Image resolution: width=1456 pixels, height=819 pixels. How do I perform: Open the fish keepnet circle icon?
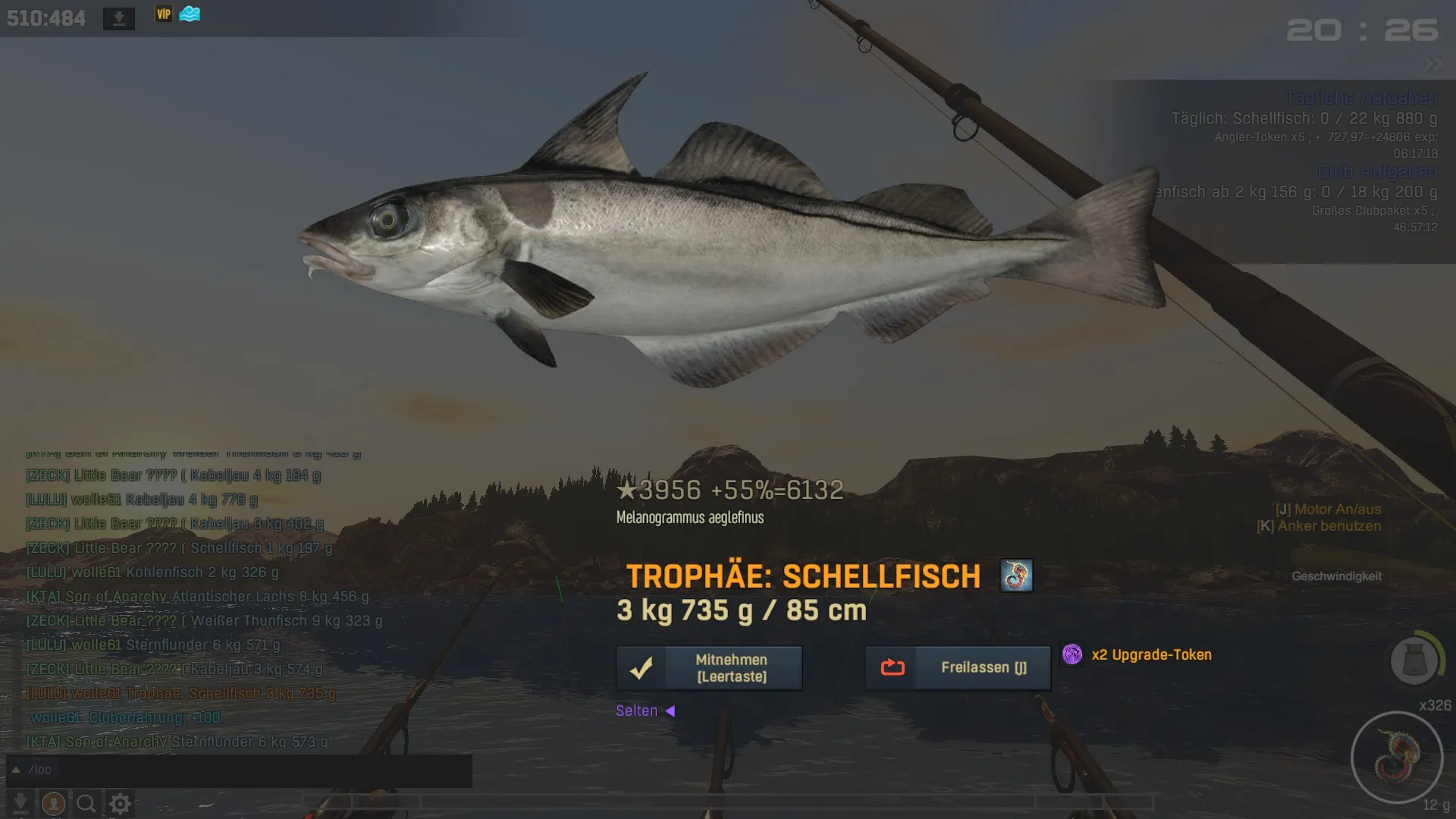(1414, 660)
